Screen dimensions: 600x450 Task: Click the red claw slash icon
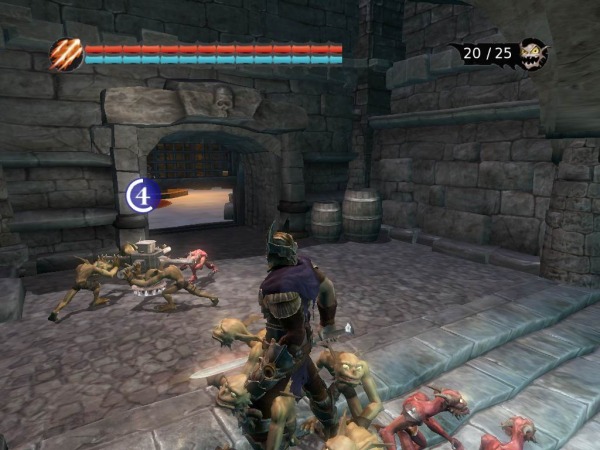pyautogui.click(x=67, y=53)
